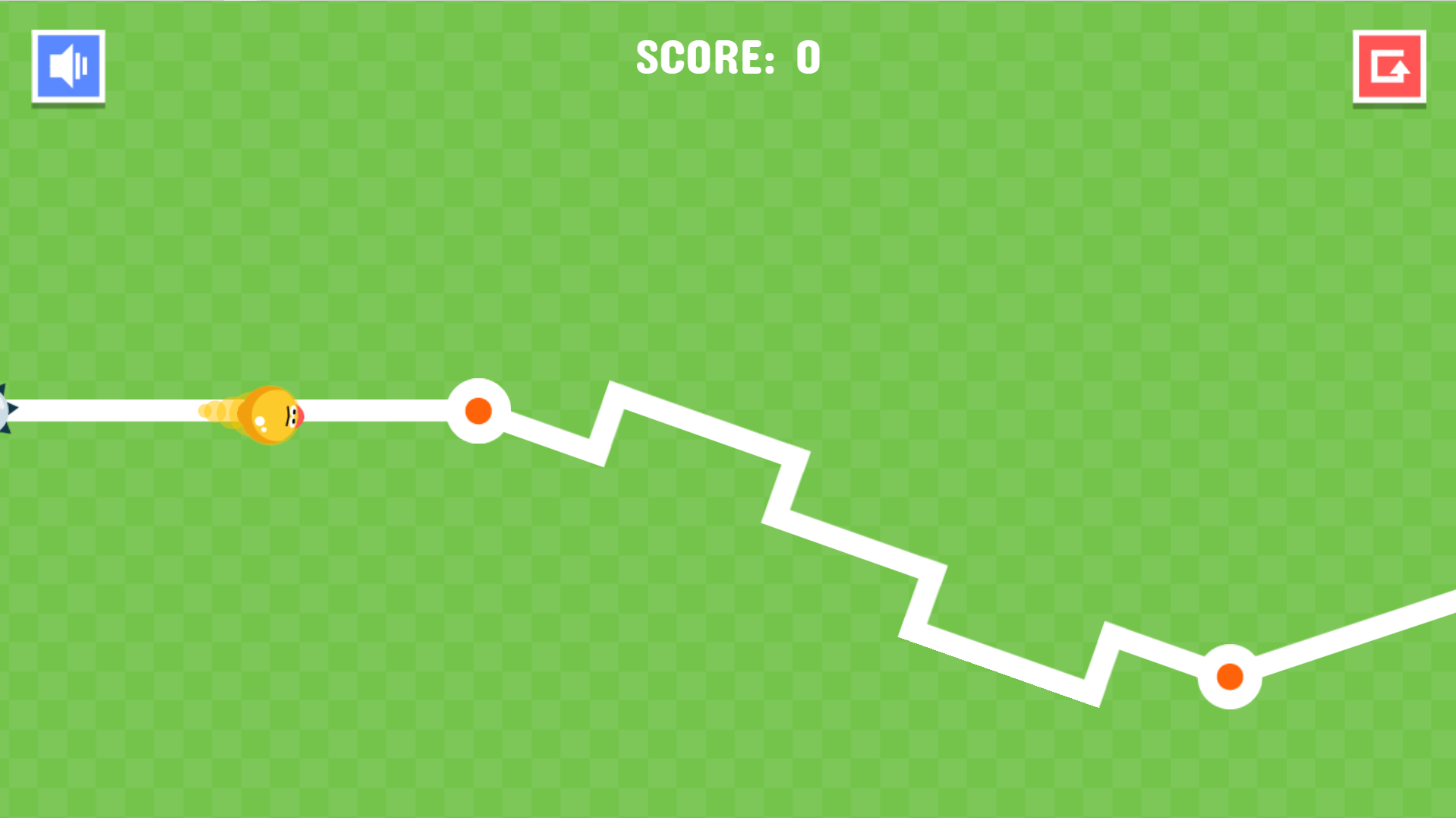Click the SCORE: 0 text

pyautogui.click(x=727, y=57)
